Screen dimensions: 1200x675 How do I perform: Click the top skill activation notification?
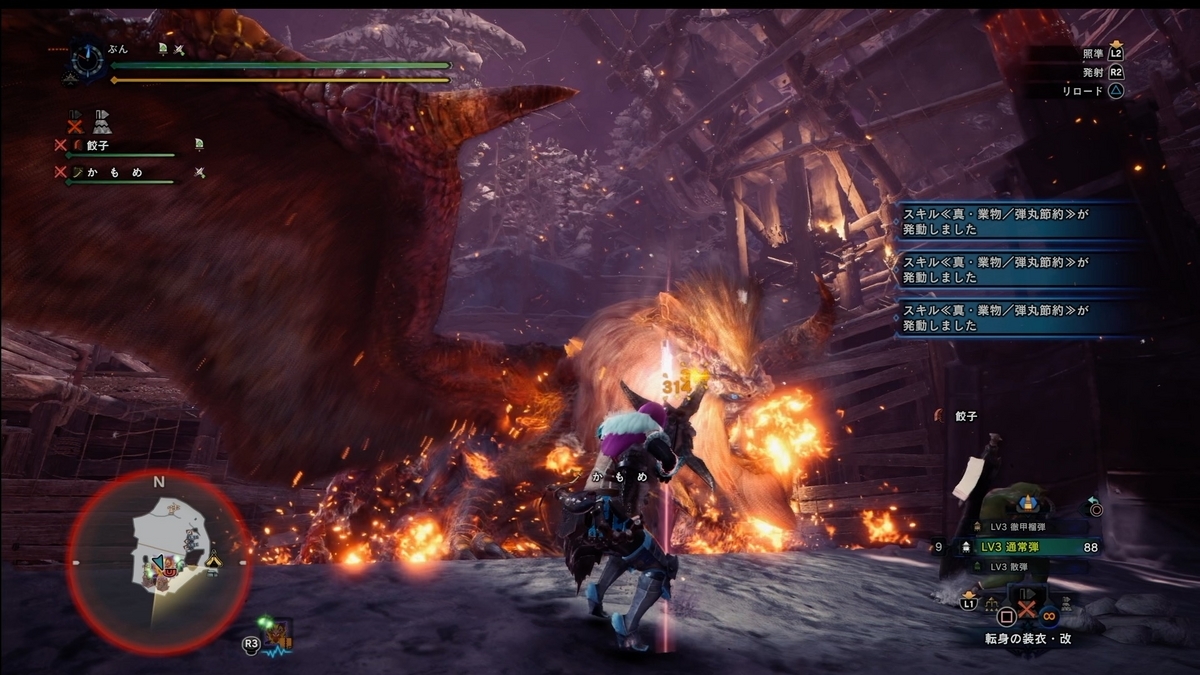1015,221
